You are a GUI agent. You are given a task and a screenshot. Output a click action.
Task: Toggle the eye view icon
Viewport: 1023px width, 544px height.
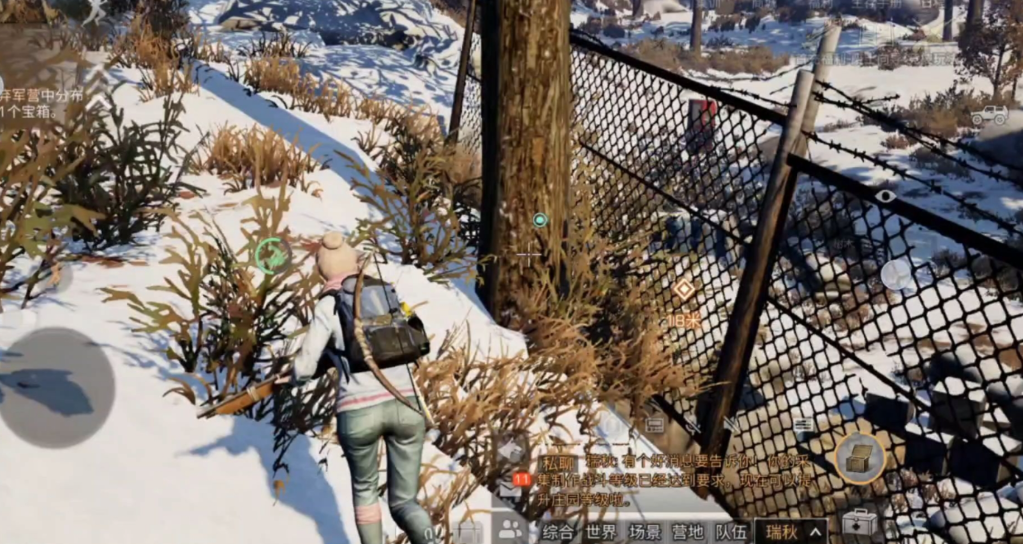(x=886, y=196)
